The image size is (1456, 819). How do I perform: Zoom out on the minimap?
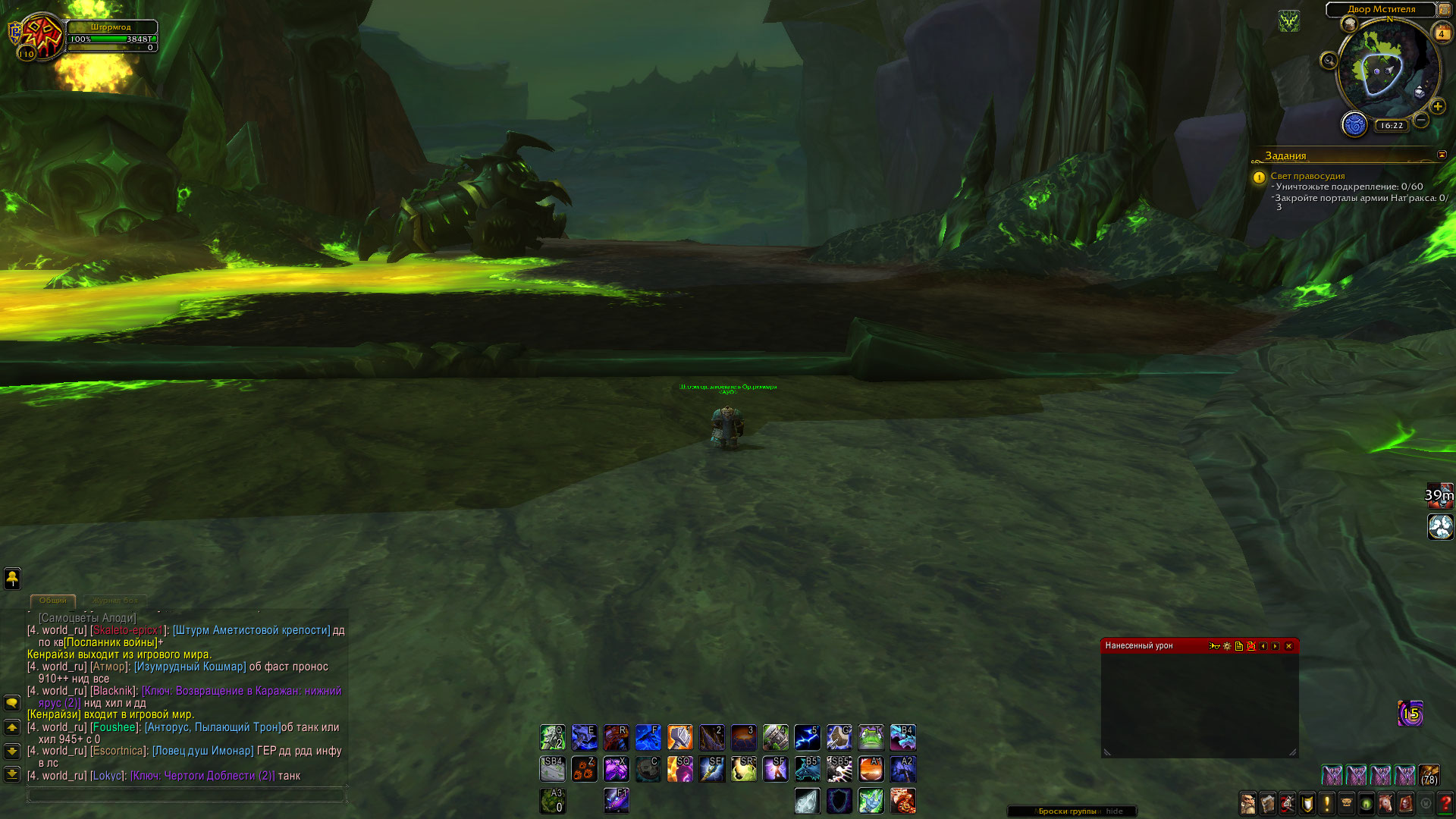pos(1421,120)
